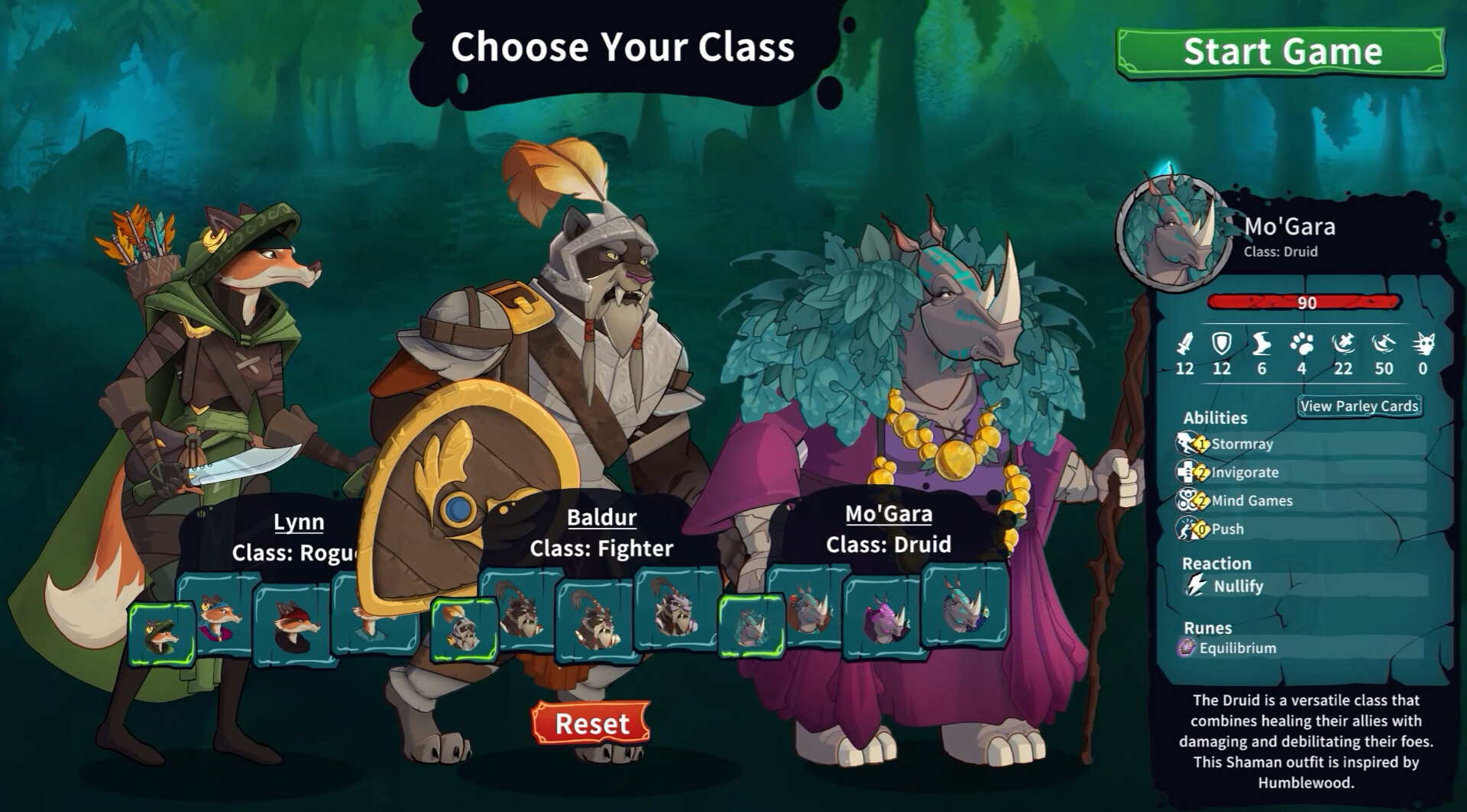Select Lynn's name label
This screenshot has width=1467, height=812.
point(299,522)
